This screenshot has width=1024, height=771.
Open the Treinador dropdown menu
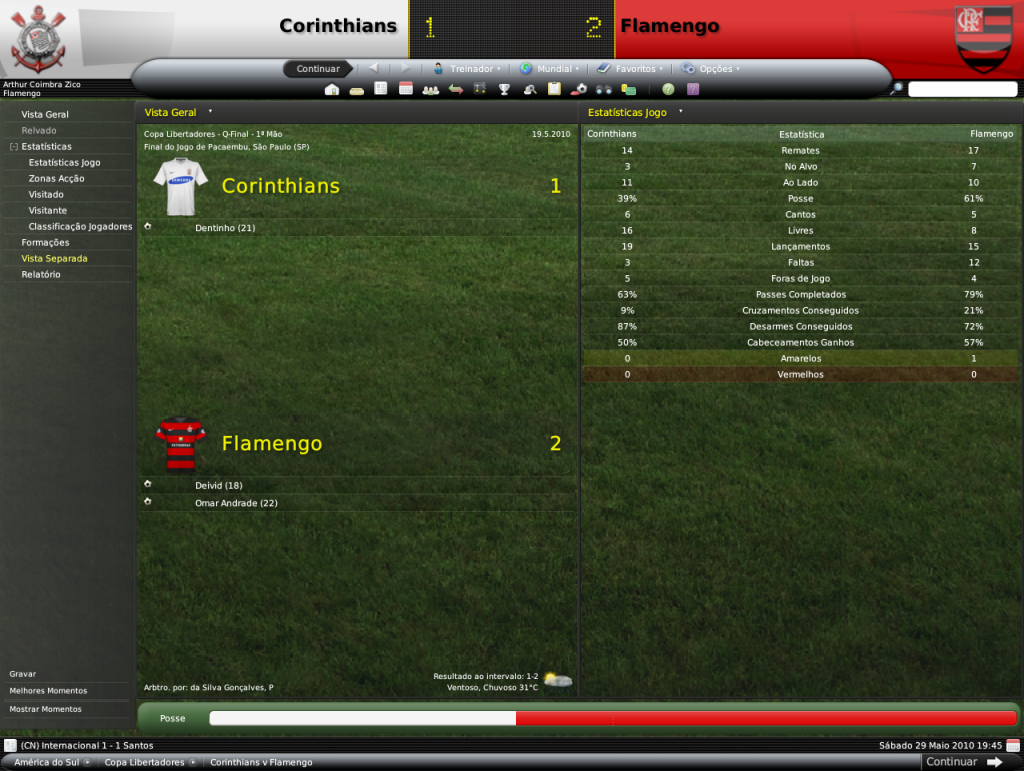point(466,69)
